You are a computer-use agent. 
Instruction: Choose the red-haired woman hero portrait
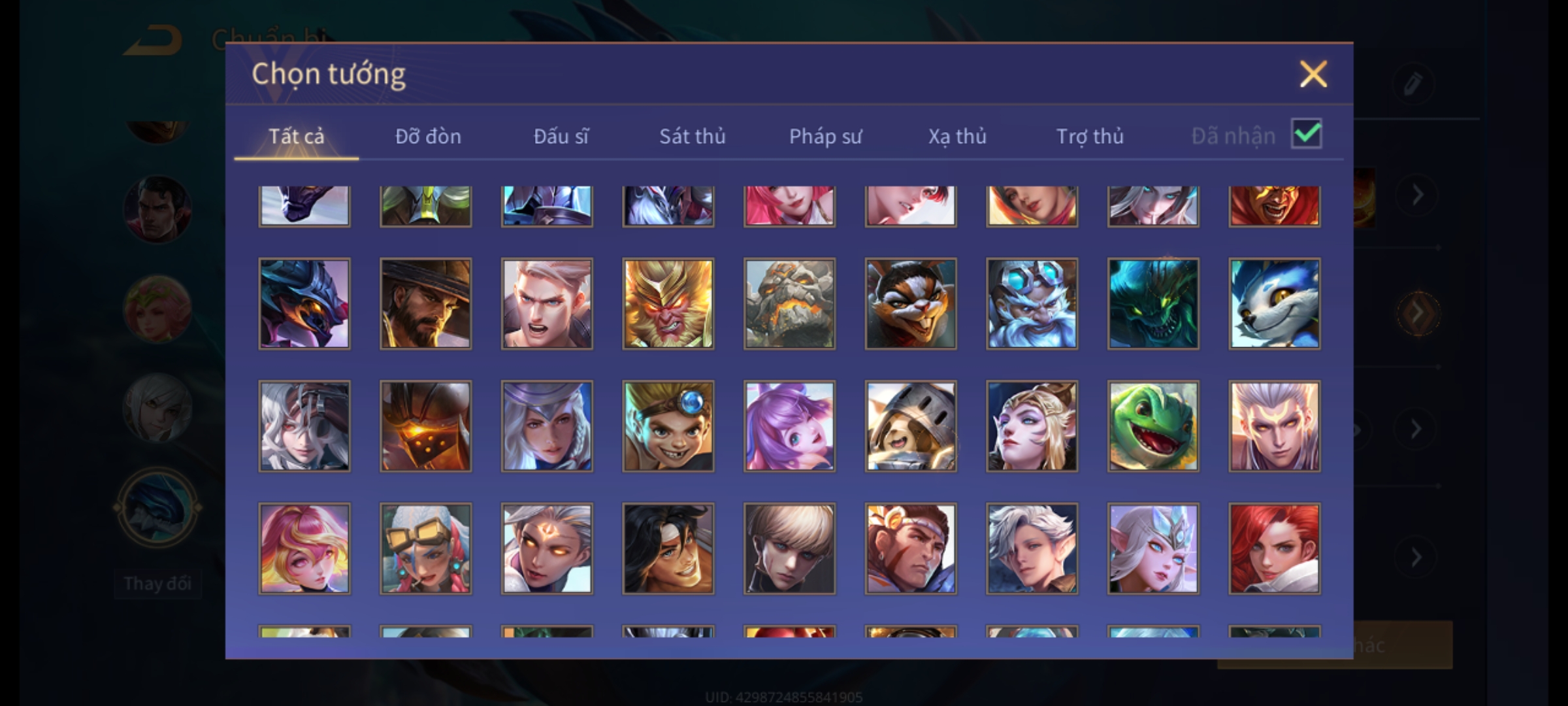click(1274, 548)
